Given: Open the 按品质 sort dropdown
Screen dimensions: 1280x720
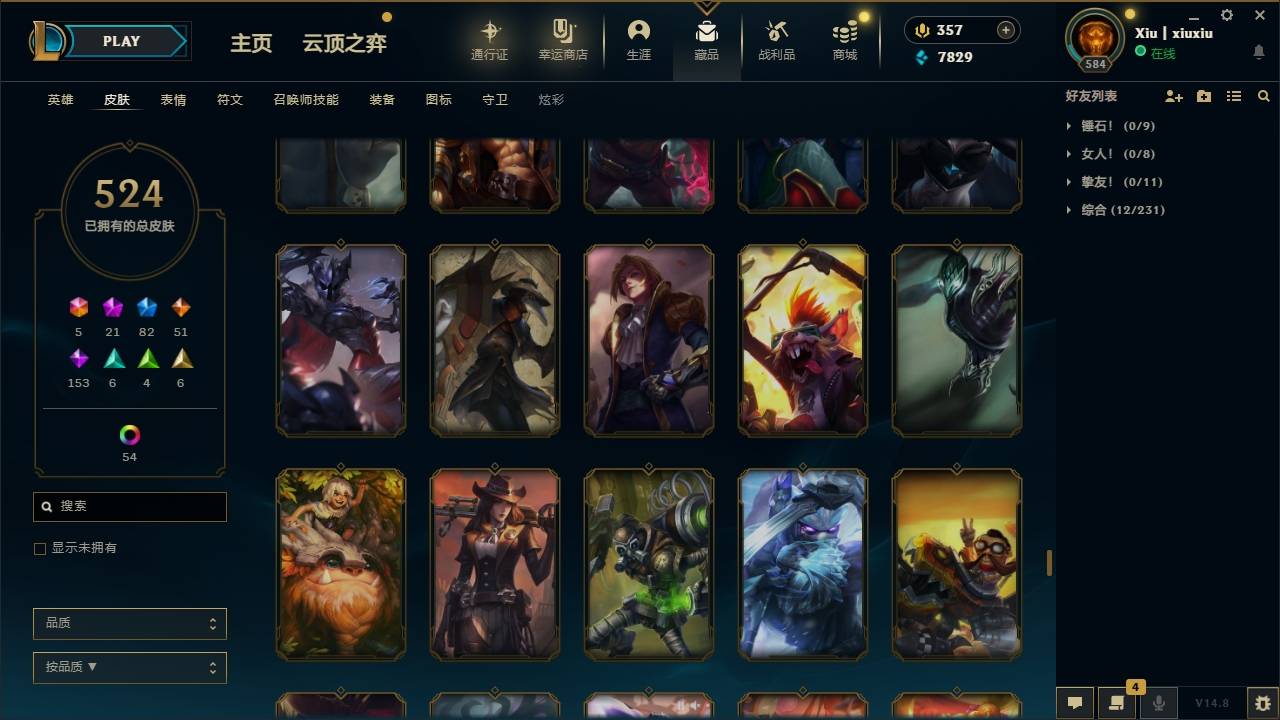Looking at the screenshot, I should [x=129, y=667].
